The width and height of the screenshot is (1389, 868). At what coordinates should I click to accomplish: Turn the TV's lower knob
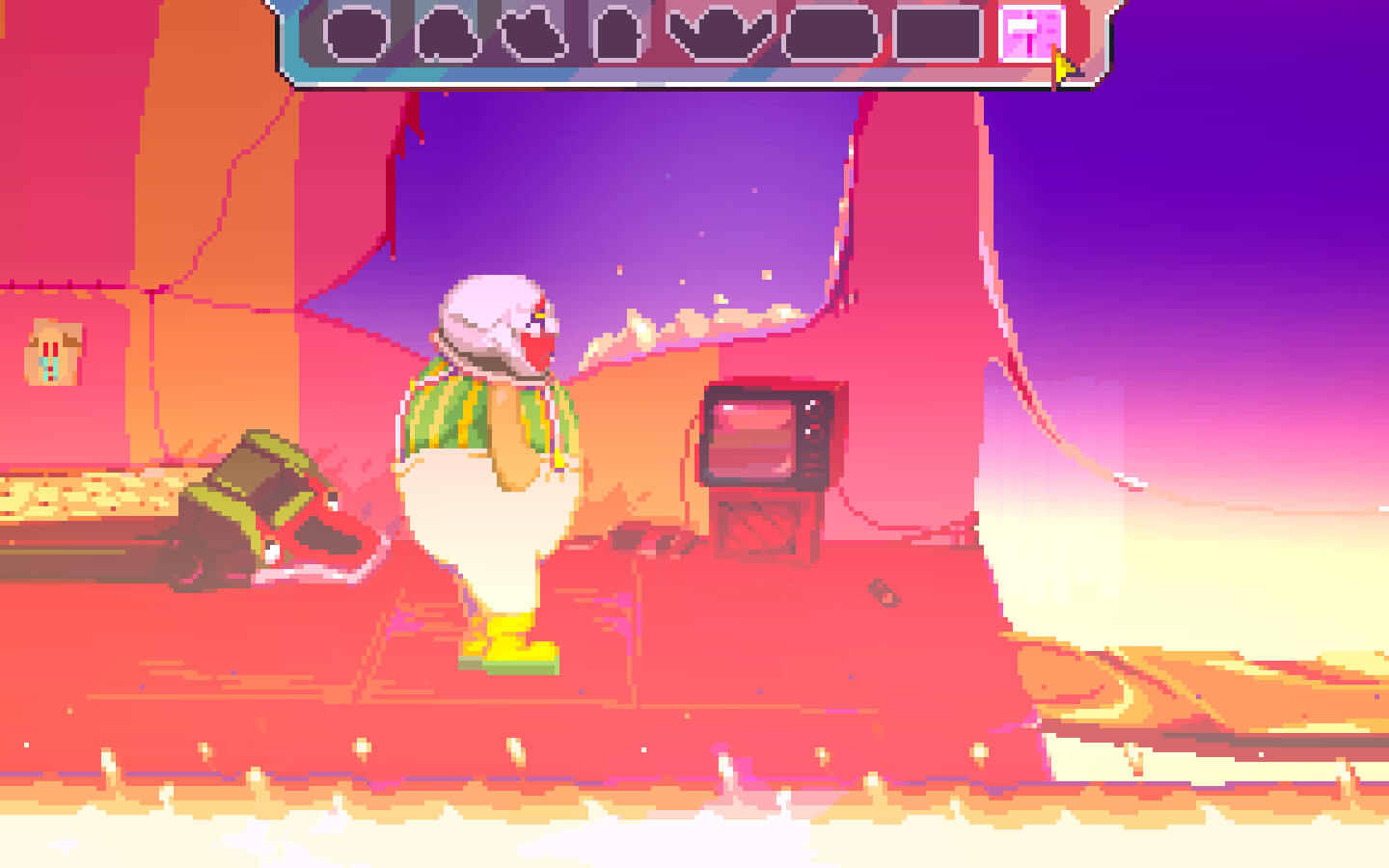[808, 432]
